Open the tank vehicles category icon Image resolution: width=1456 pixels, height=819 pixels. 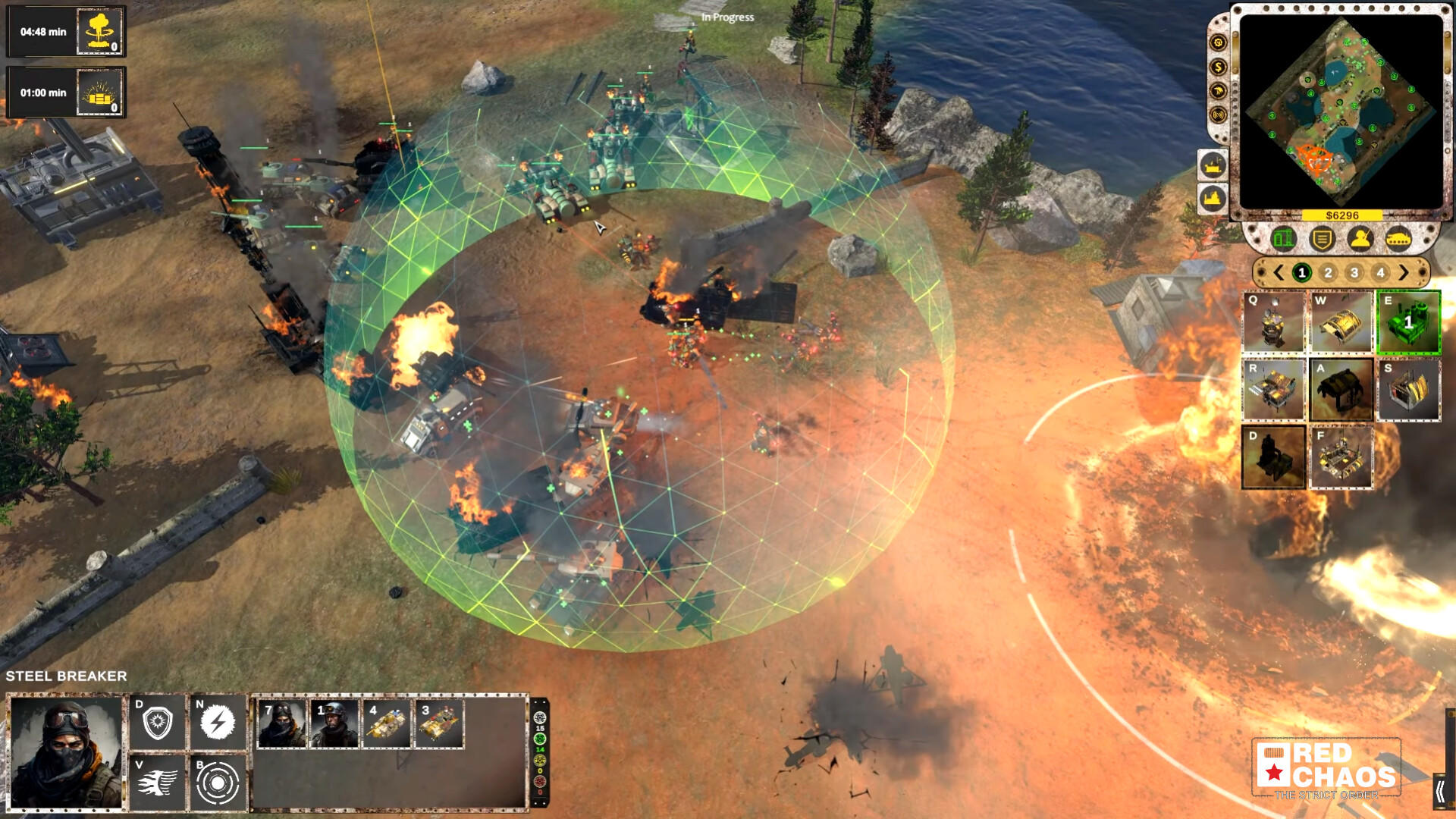click(x=1398, y=239)
